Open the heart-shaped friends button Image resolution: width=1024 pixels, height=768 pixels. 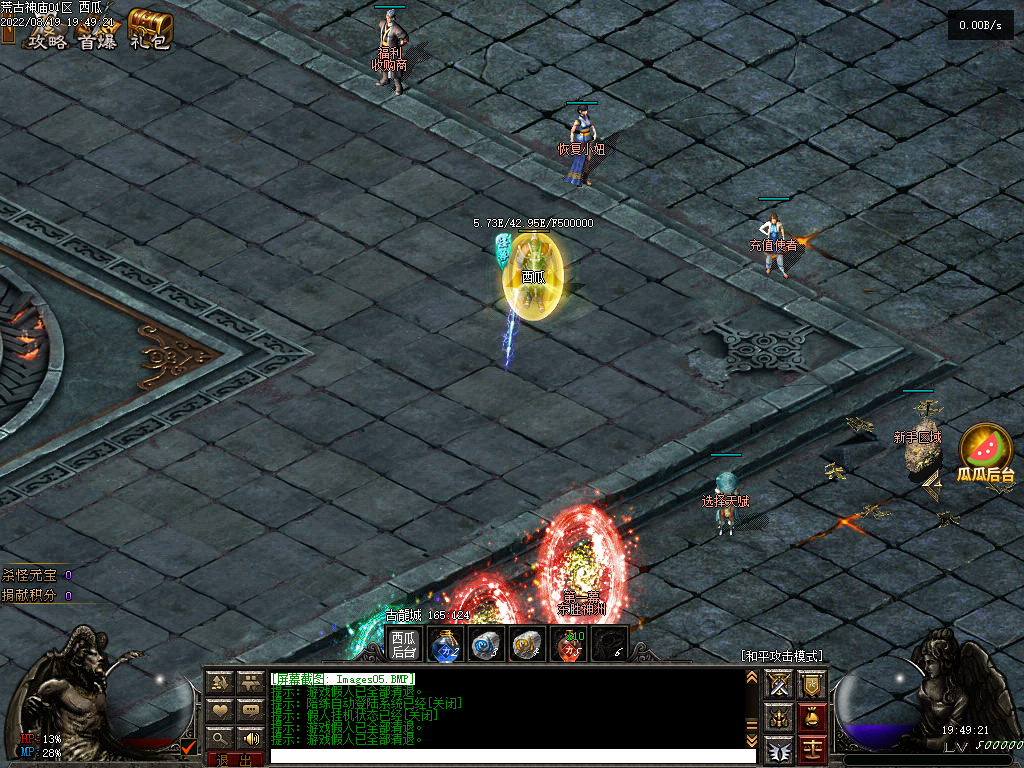click(x=220, y=710)
